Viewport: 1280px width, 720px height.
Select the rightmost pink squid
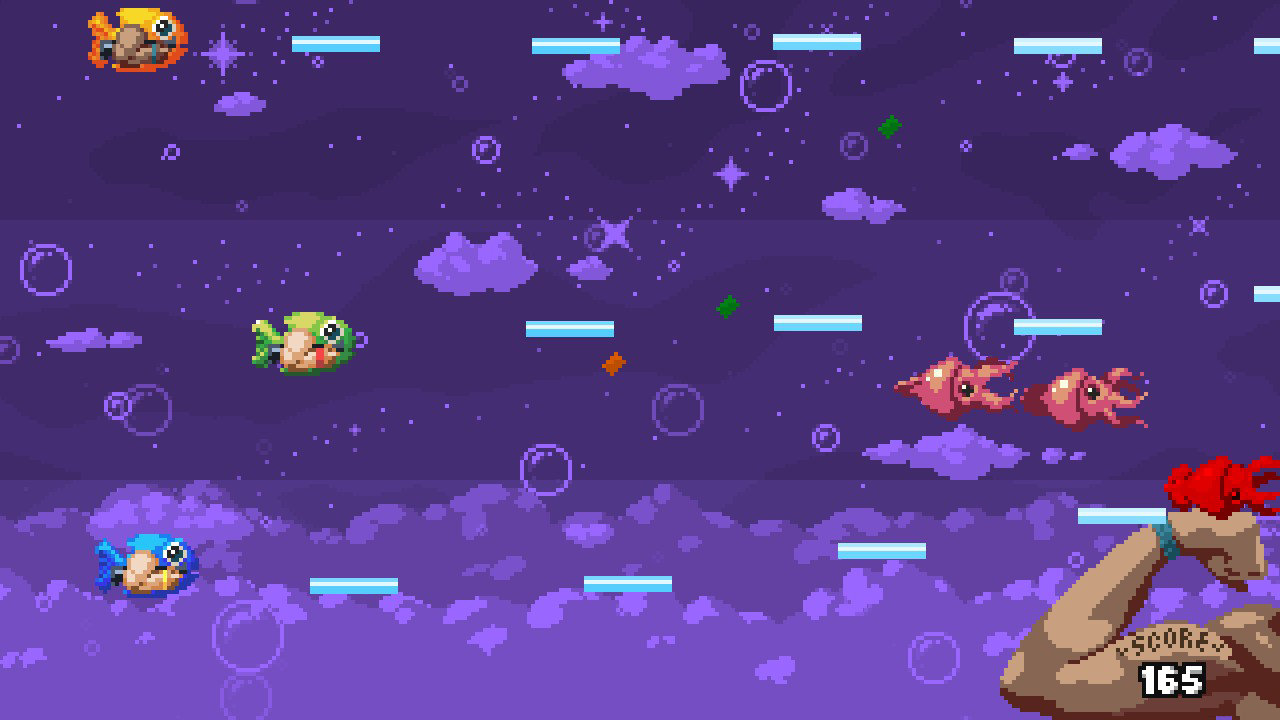(1090, 390)
